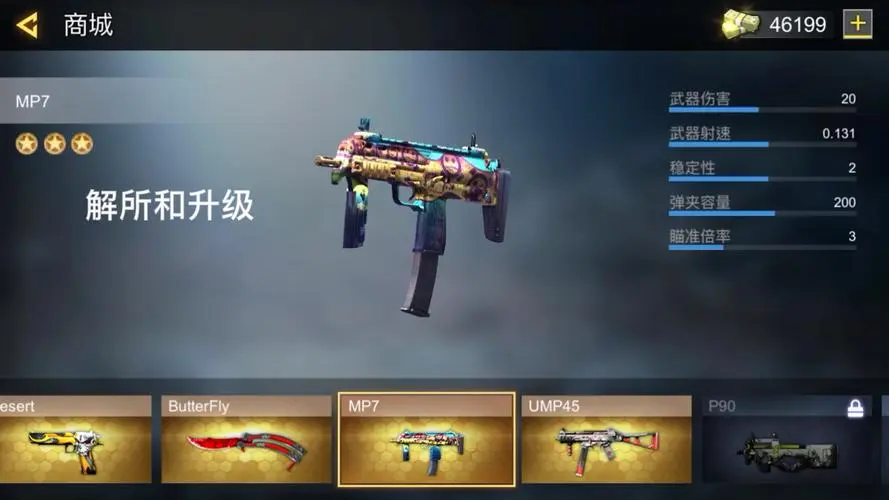Choose the ButterFly knife card
The width and height of the screenshot is (889, 500).
tap(246, 440)
